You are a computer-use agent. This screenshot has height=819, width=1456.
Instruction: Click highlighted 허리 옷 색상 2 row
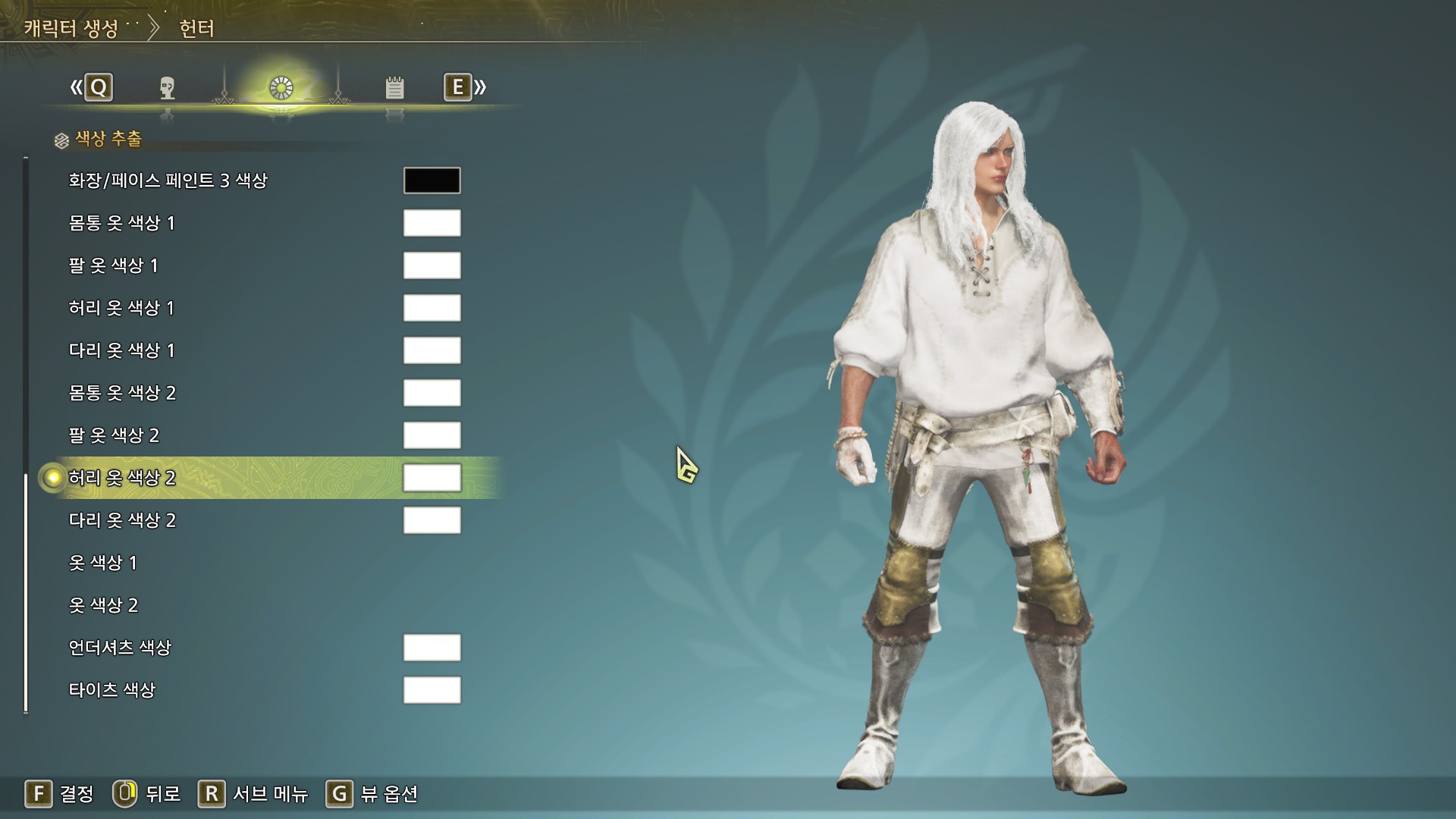pos(122,478)
